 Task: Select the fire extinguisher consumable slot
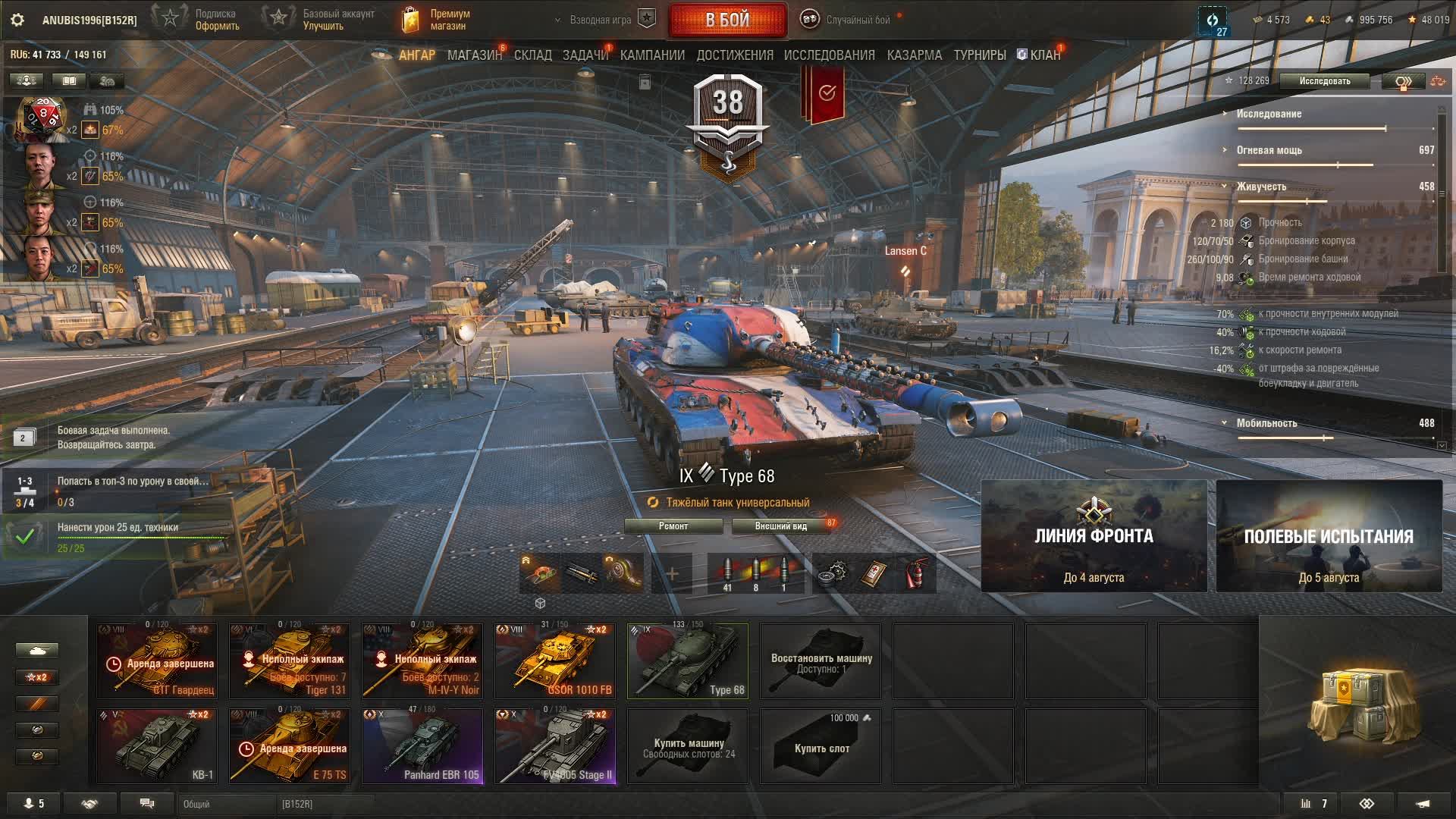[917, 573]
